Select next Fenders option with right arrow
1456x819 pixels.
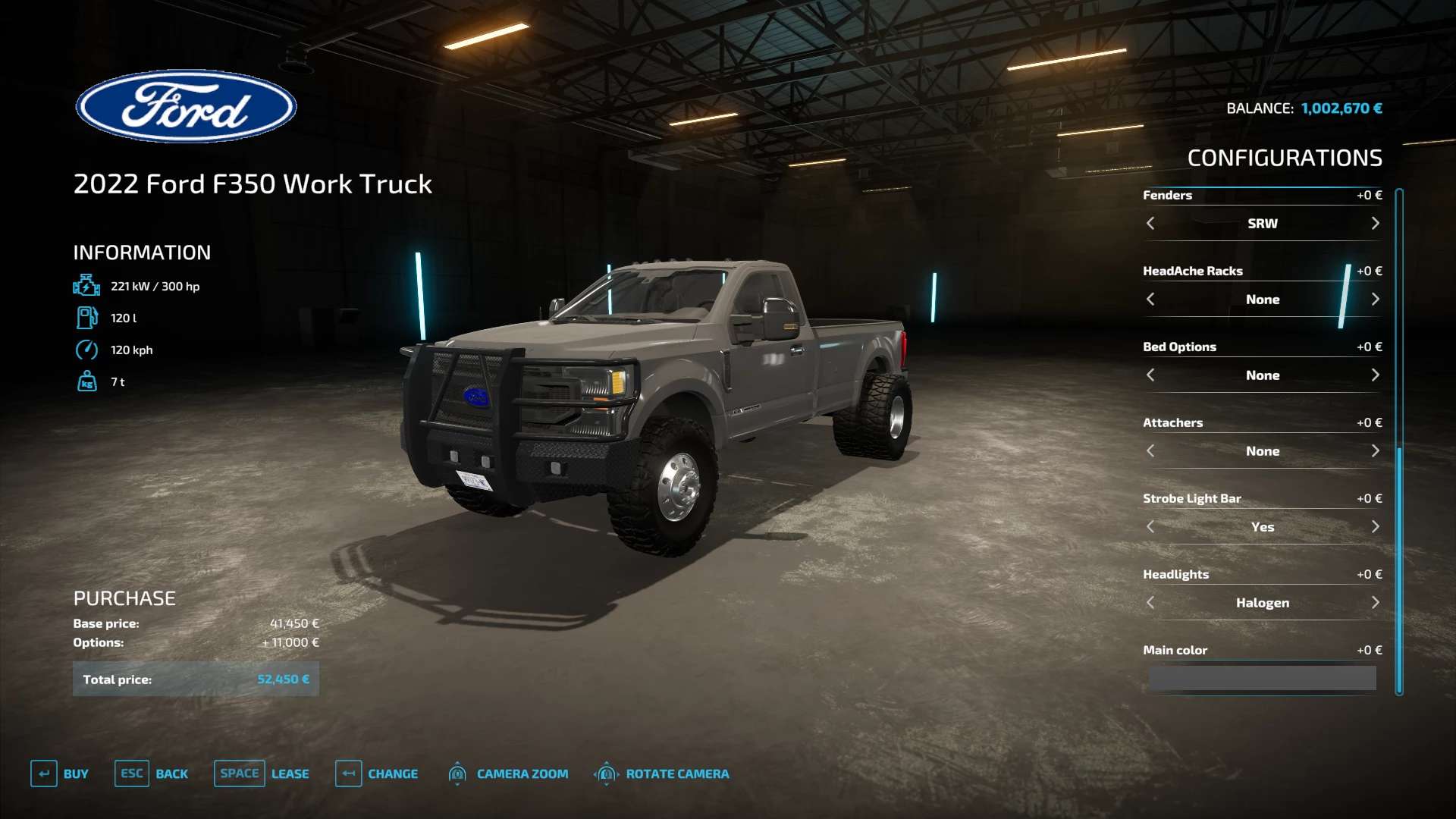point(1375,224)
